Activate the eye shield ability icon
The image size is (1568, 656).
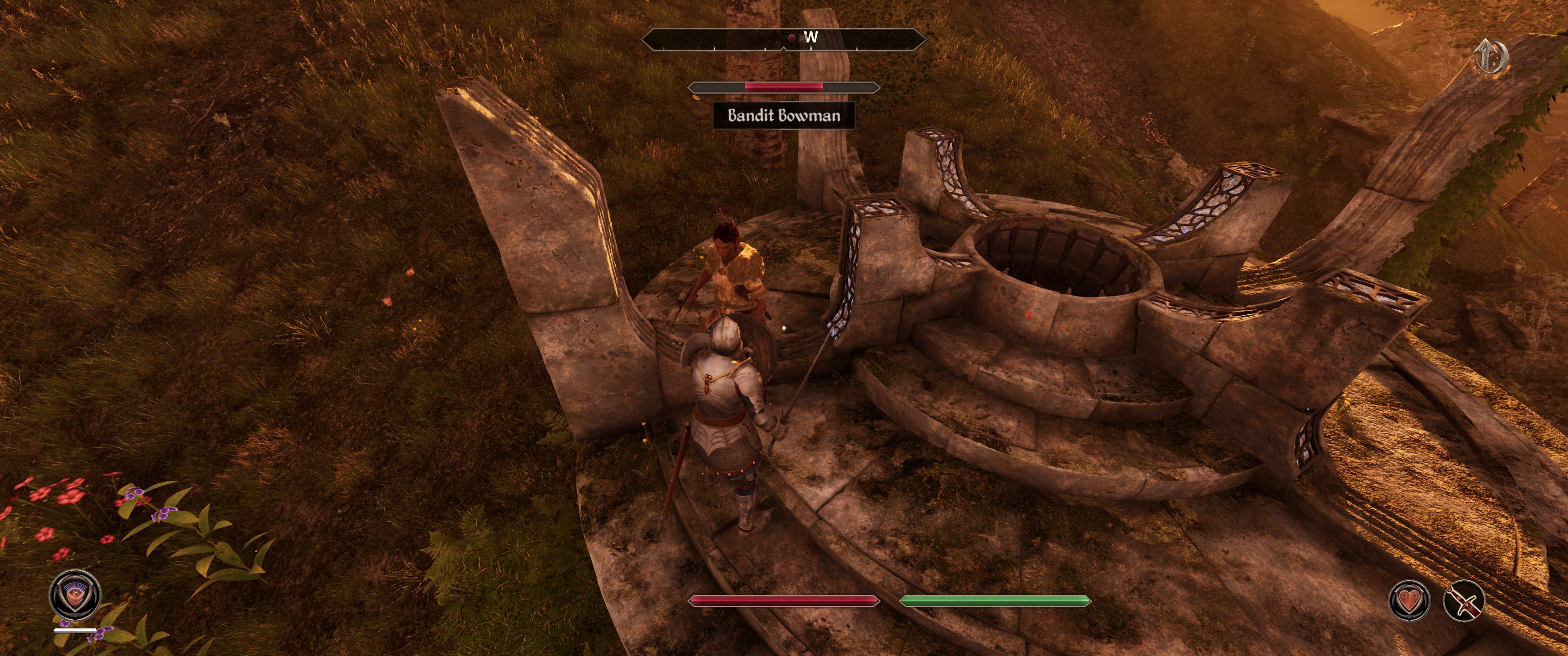(76, 594)
